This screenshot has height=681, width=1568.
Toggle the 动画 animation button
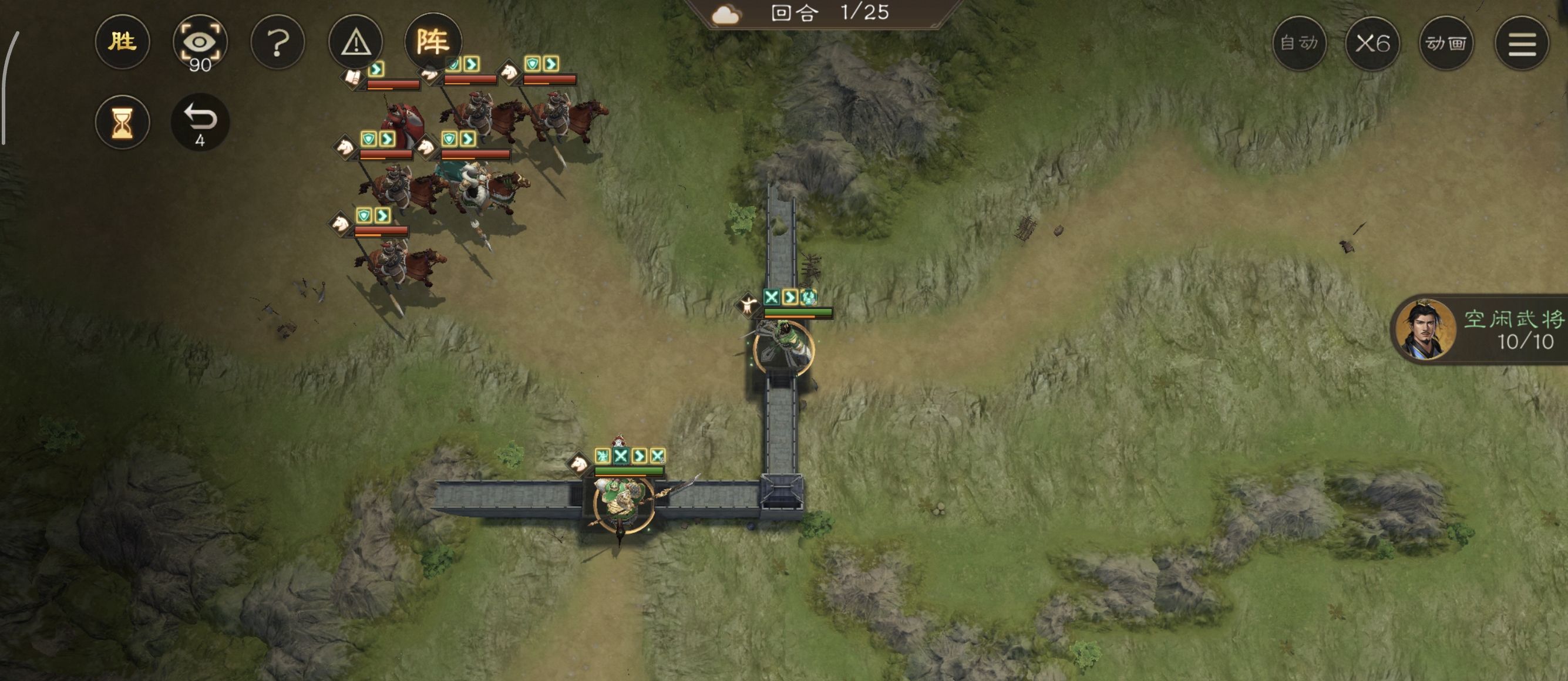click(x=1446, y=43)
